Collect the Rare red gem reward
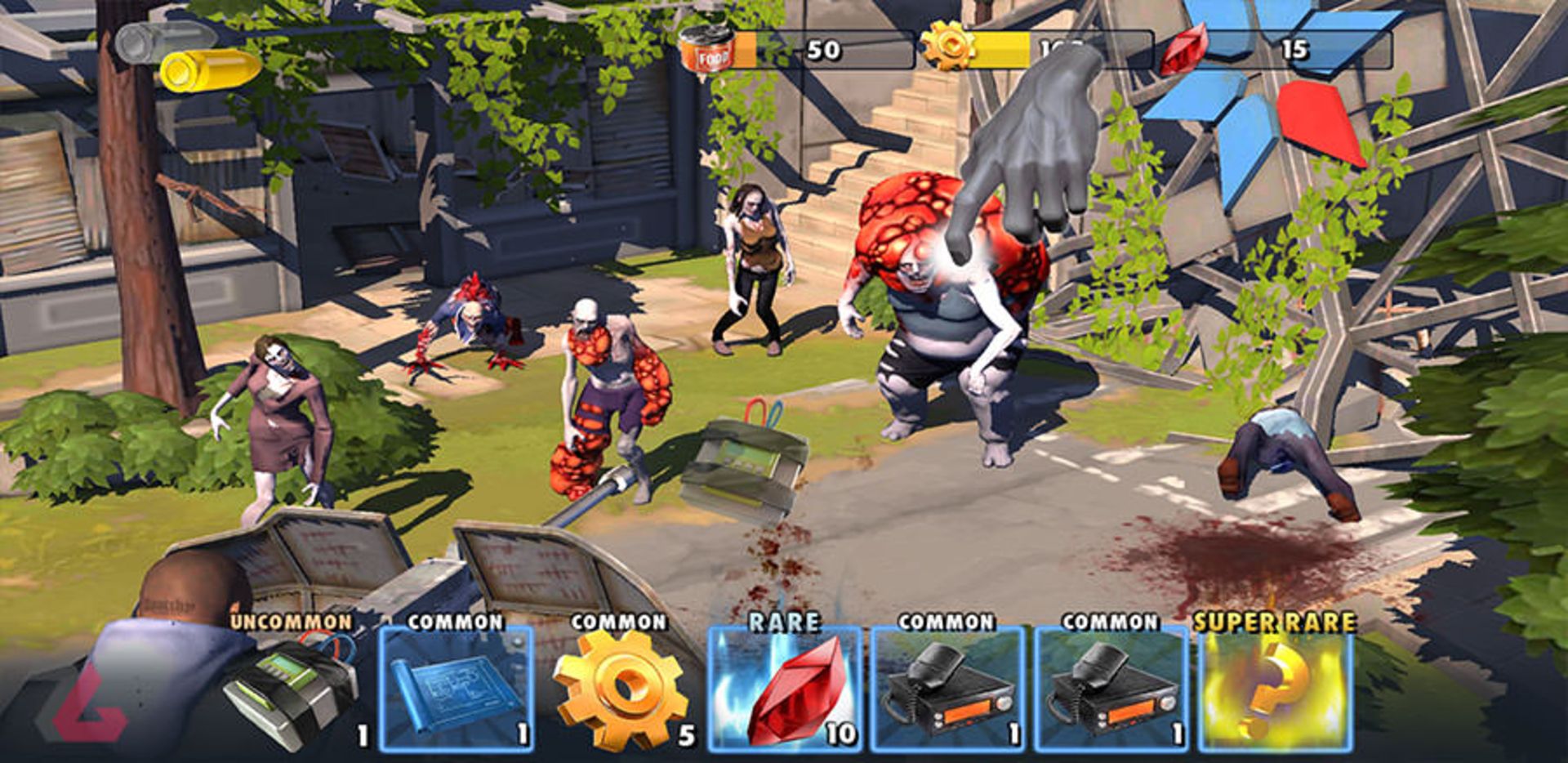This screenshot has width=1568, height=763. (x=785, y=689)
